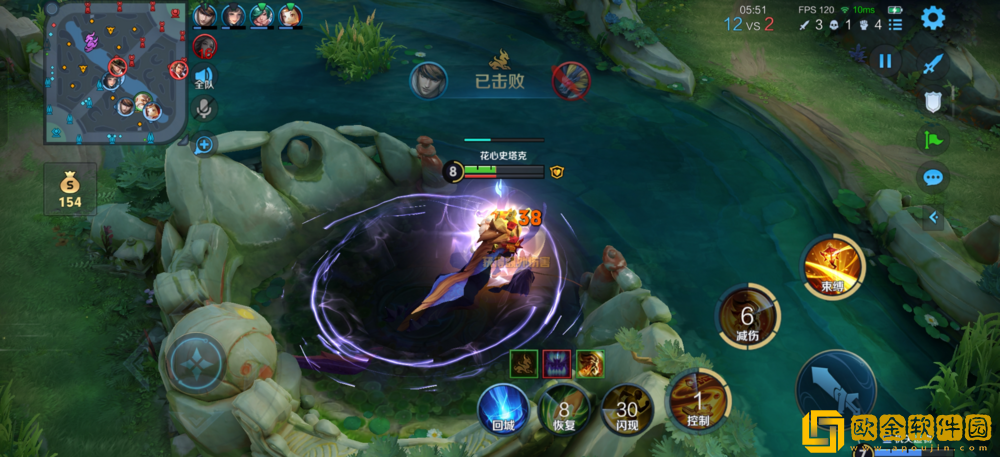
Task: Open the scoreboard list icon
Action: point(895,25)
